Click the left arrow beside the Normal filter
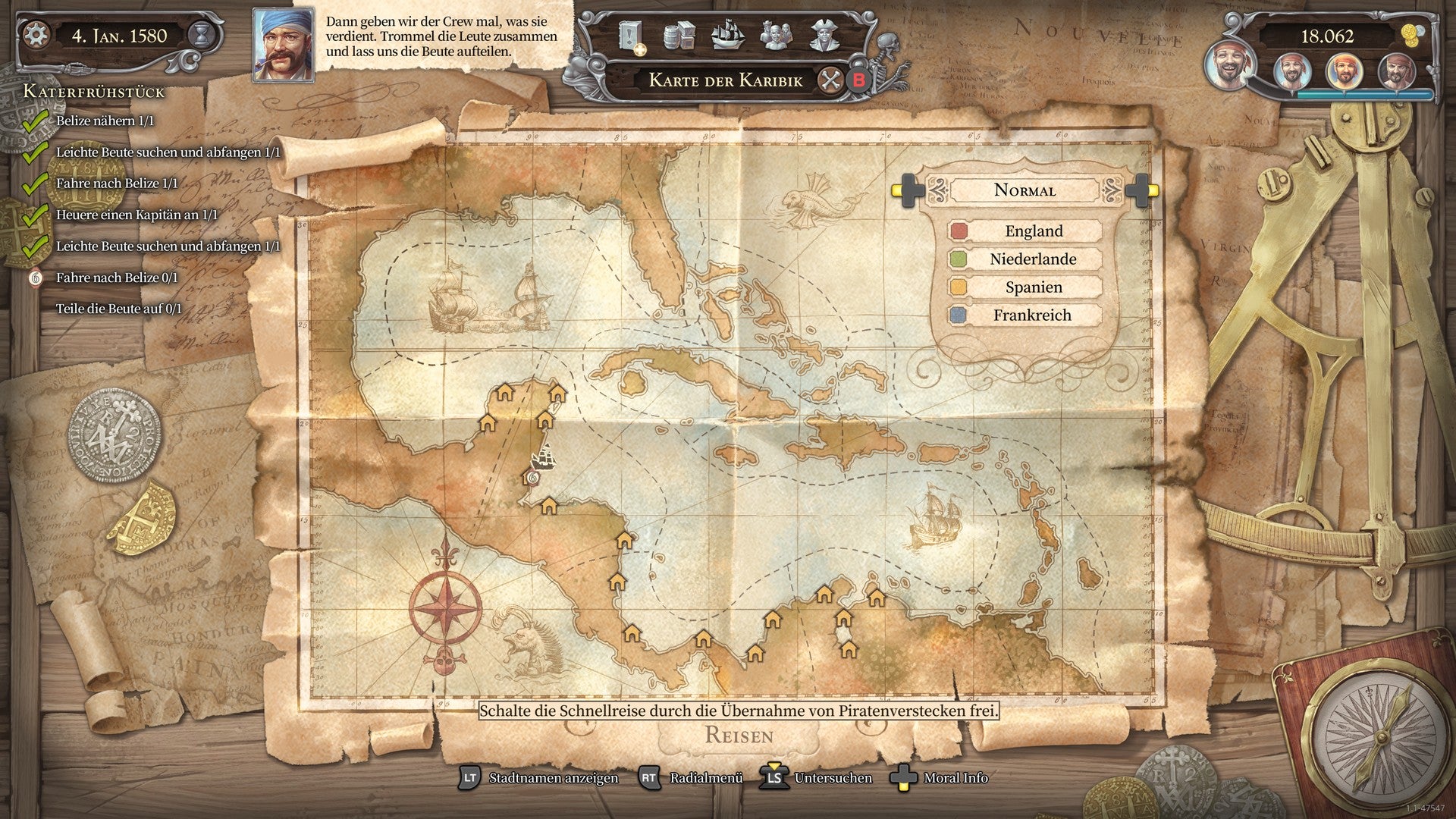The height and width of the screenshot is (819, 1456). pos(908,190)
